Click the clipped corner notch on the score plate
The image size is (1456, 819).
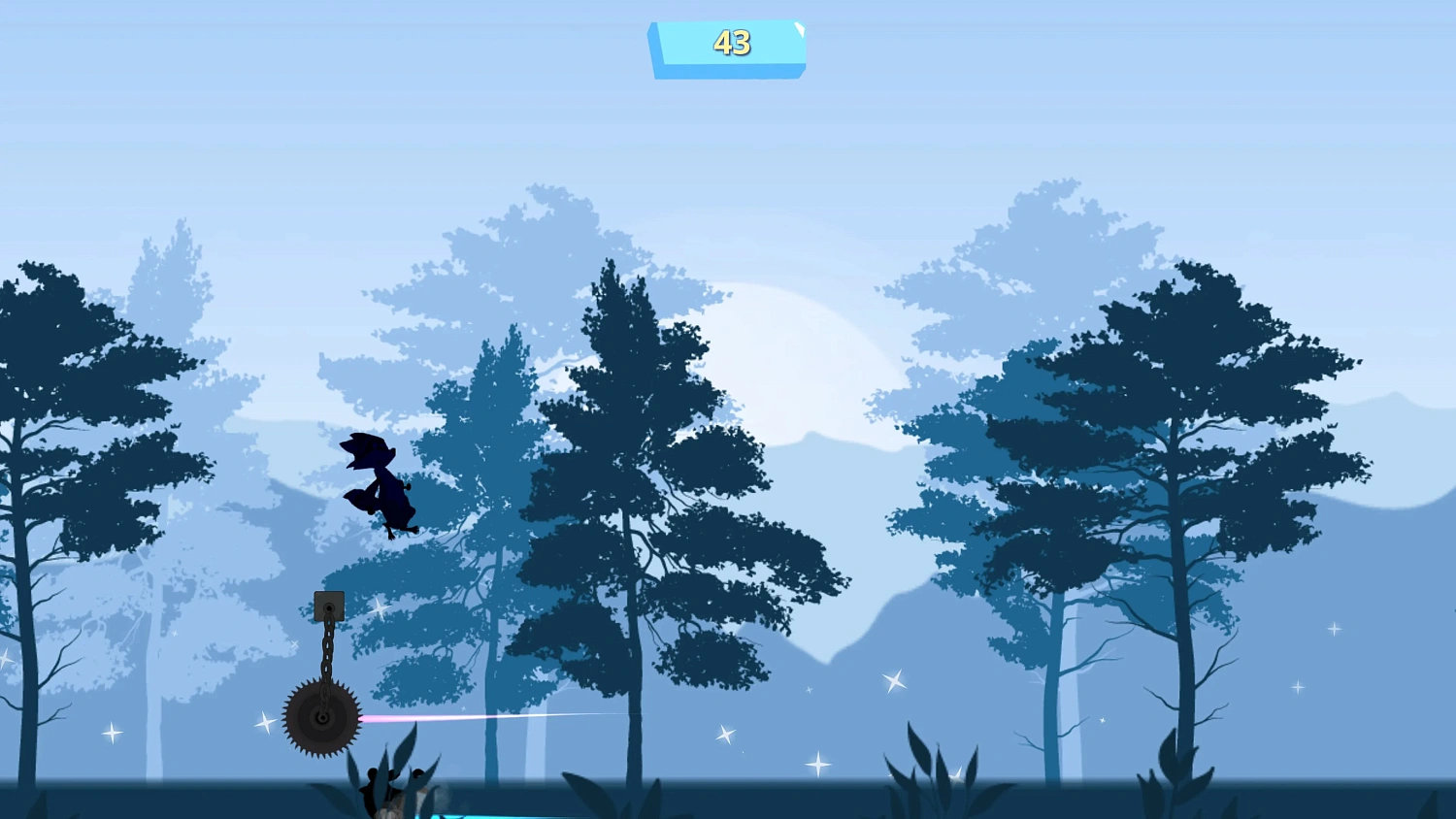[x=798, y=28]
